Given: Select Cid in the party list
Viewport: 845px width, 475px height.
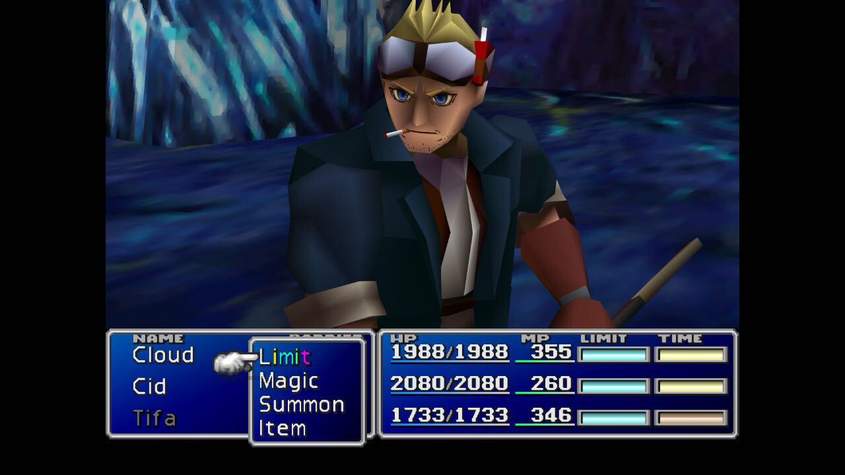Looking at the screenshot, I should (149, 386).
